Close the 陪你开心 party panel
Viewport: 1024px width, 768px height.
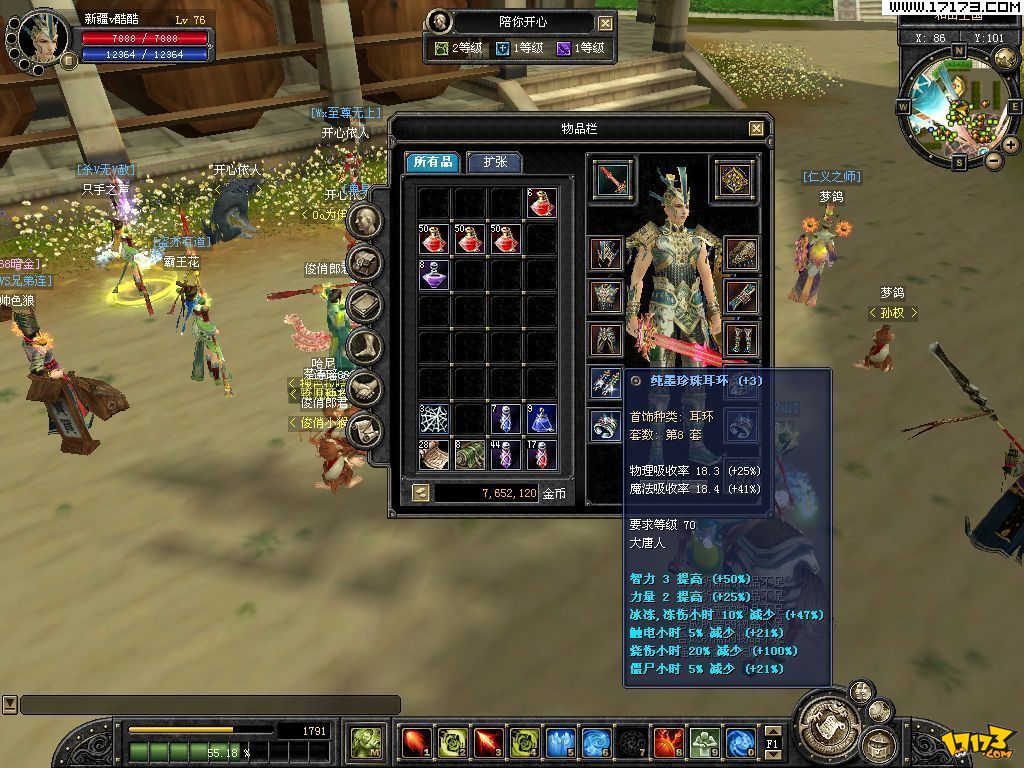click(x=606, y=22)
